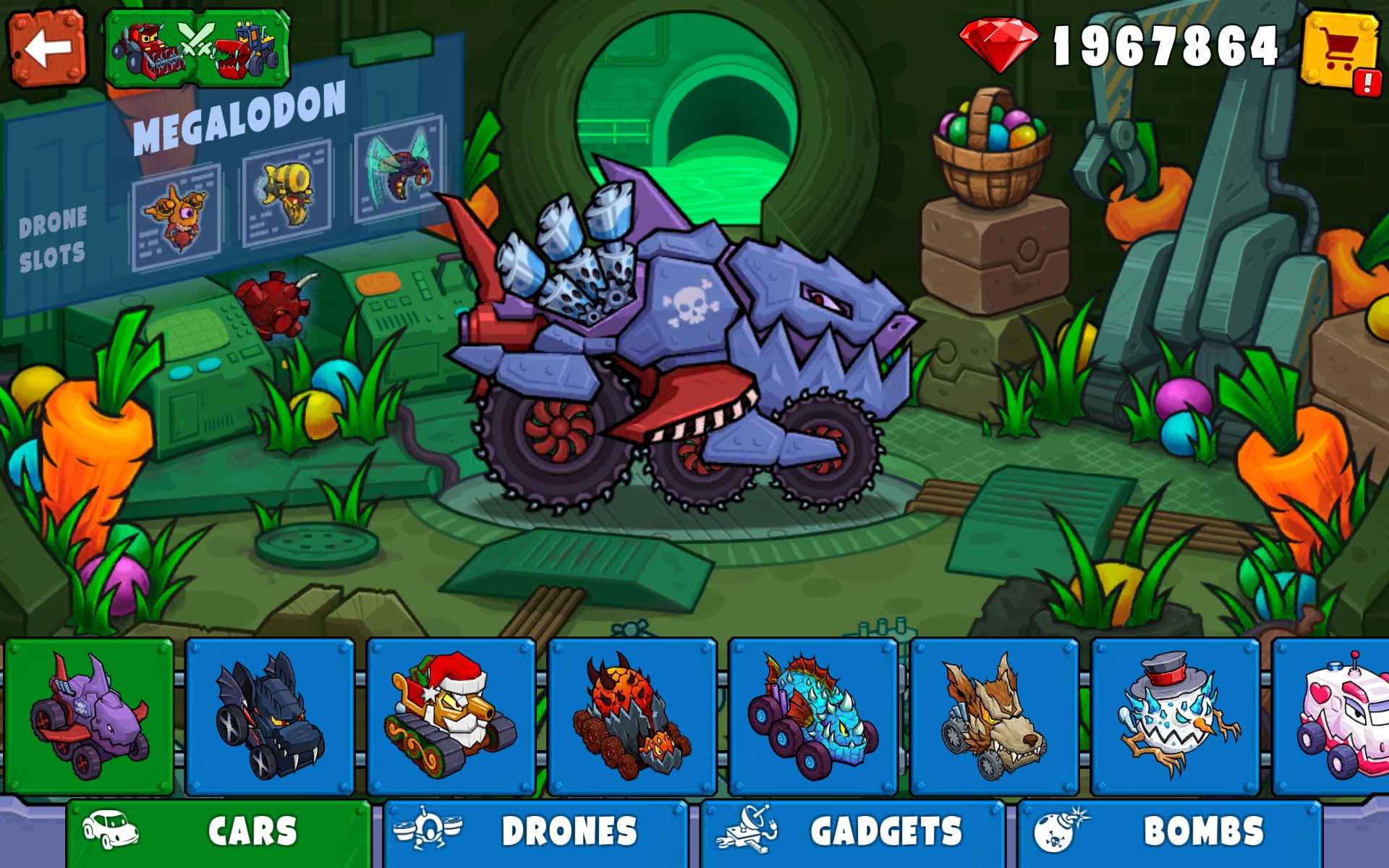
Task: Choose the Santa sleigh tank tile
Action: [451, 716]
